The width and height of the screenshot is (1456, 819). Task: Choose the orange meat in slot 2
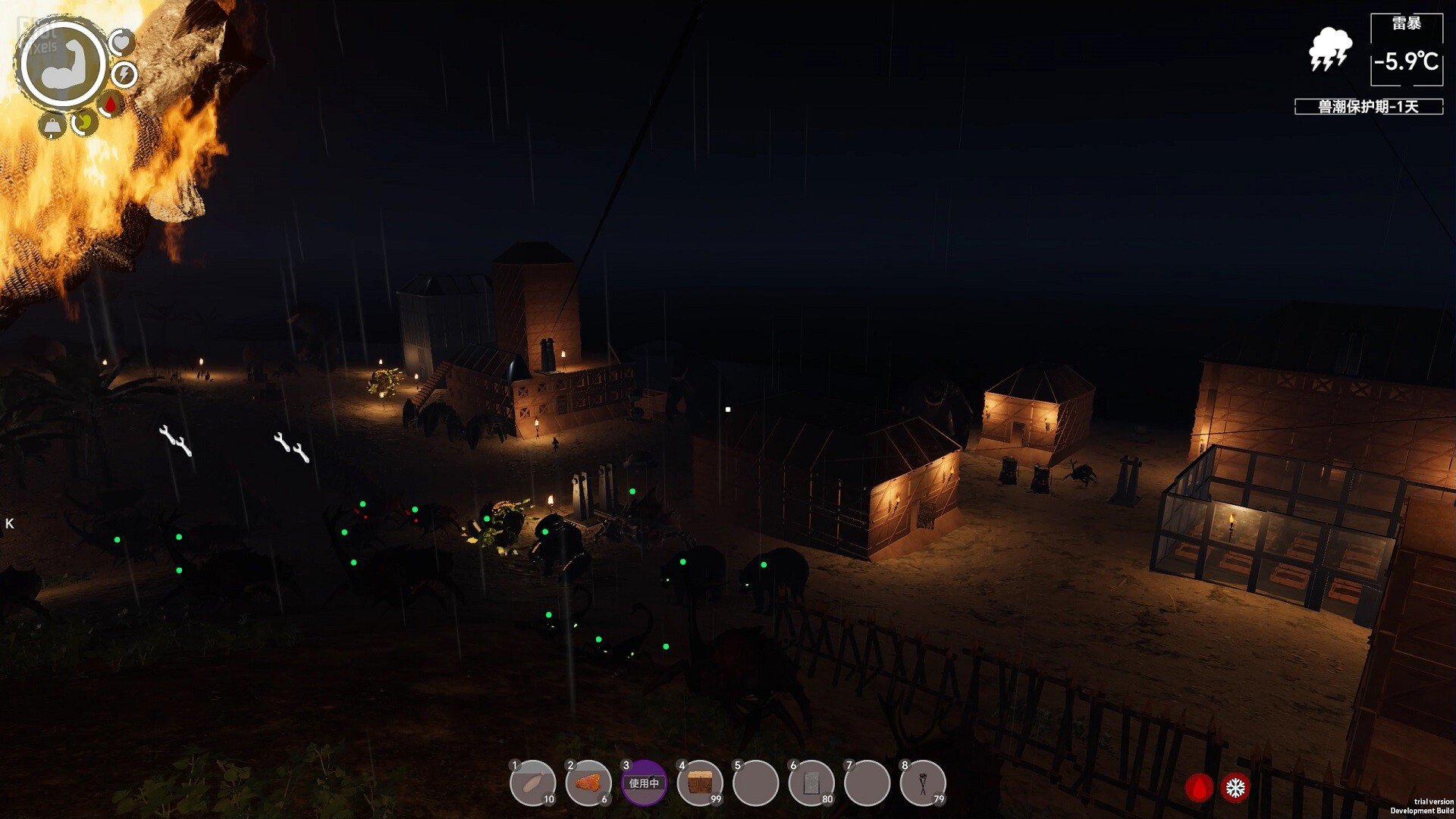click(588, 783)
